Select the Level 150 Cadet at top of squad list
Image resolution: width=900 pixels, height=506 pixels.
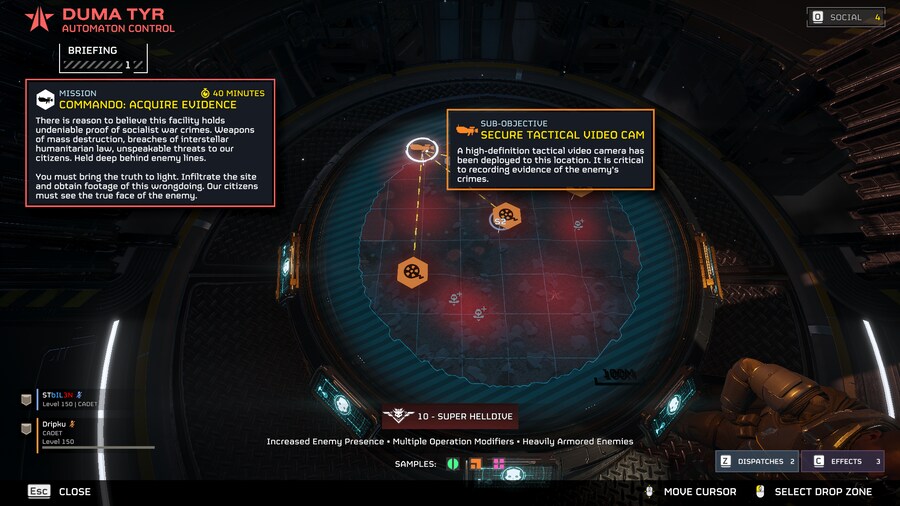pos(70,399)
